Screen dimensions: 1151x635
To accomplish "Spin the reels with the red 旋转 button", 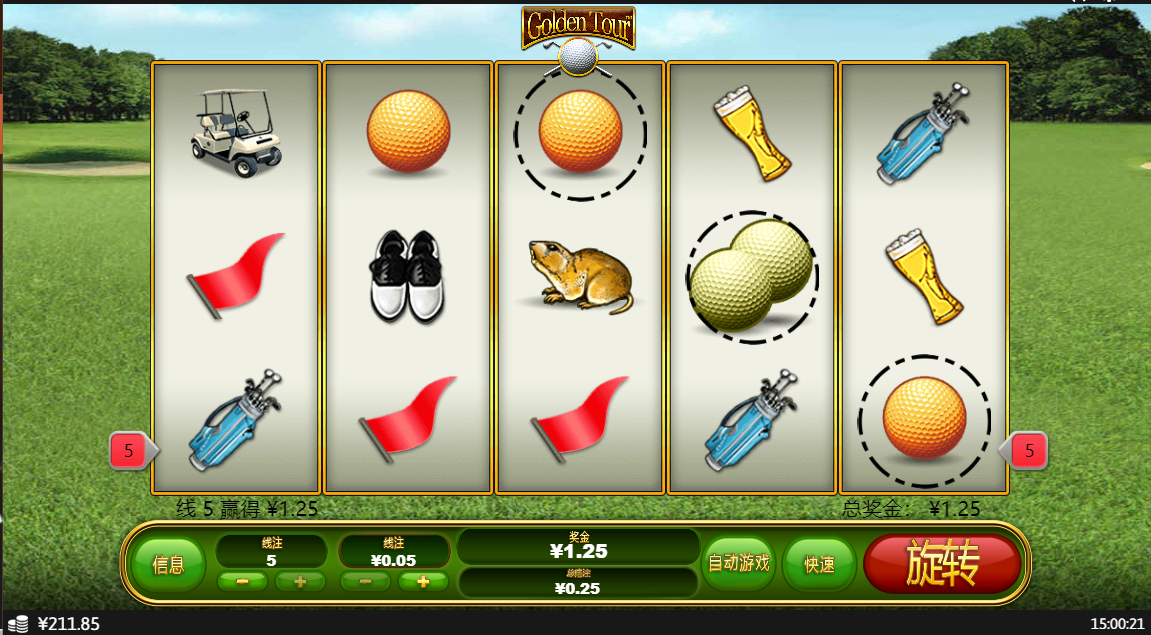I will coord(941,564).
